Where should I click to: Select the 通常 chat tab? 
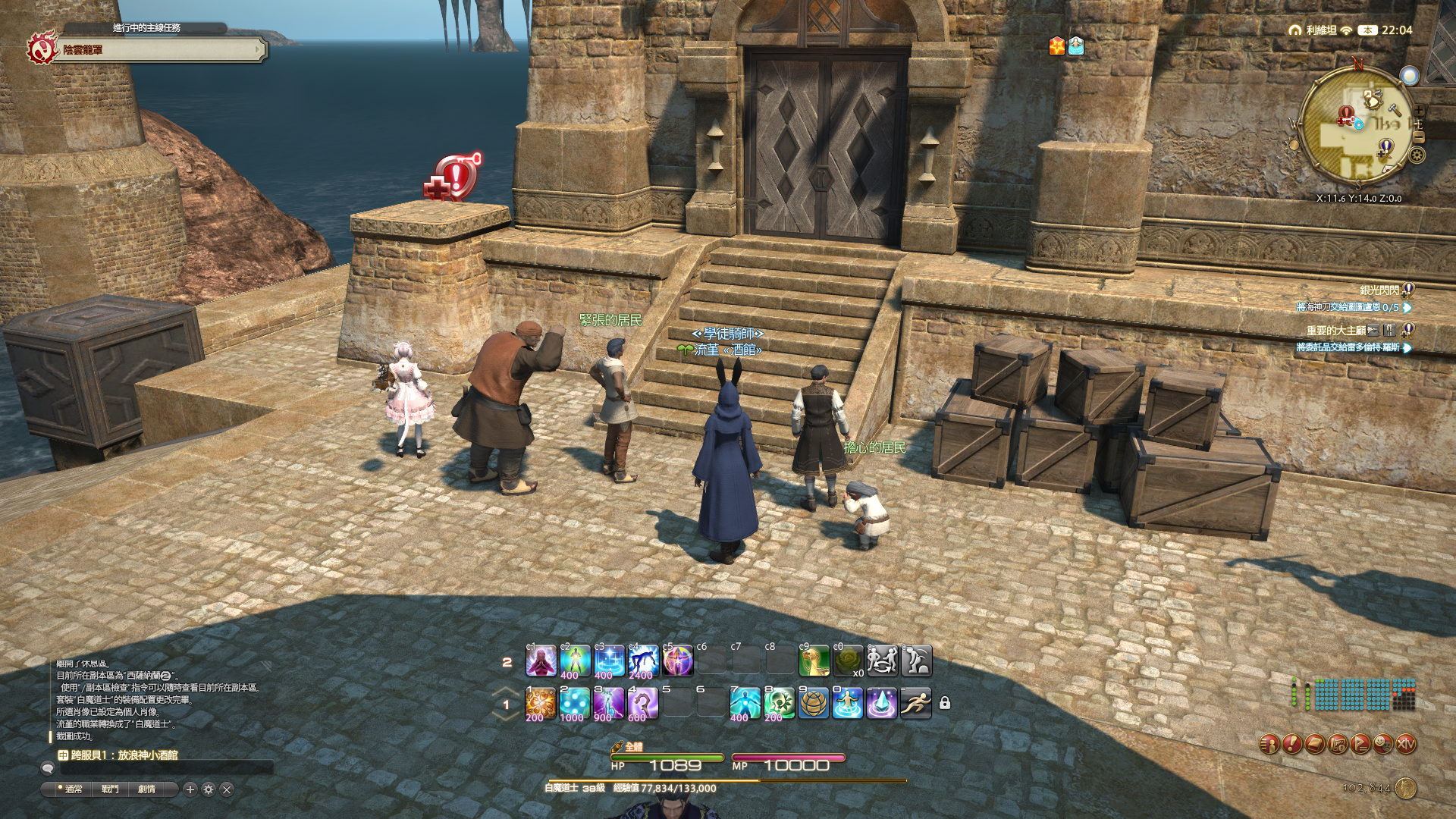coord(74,789)
